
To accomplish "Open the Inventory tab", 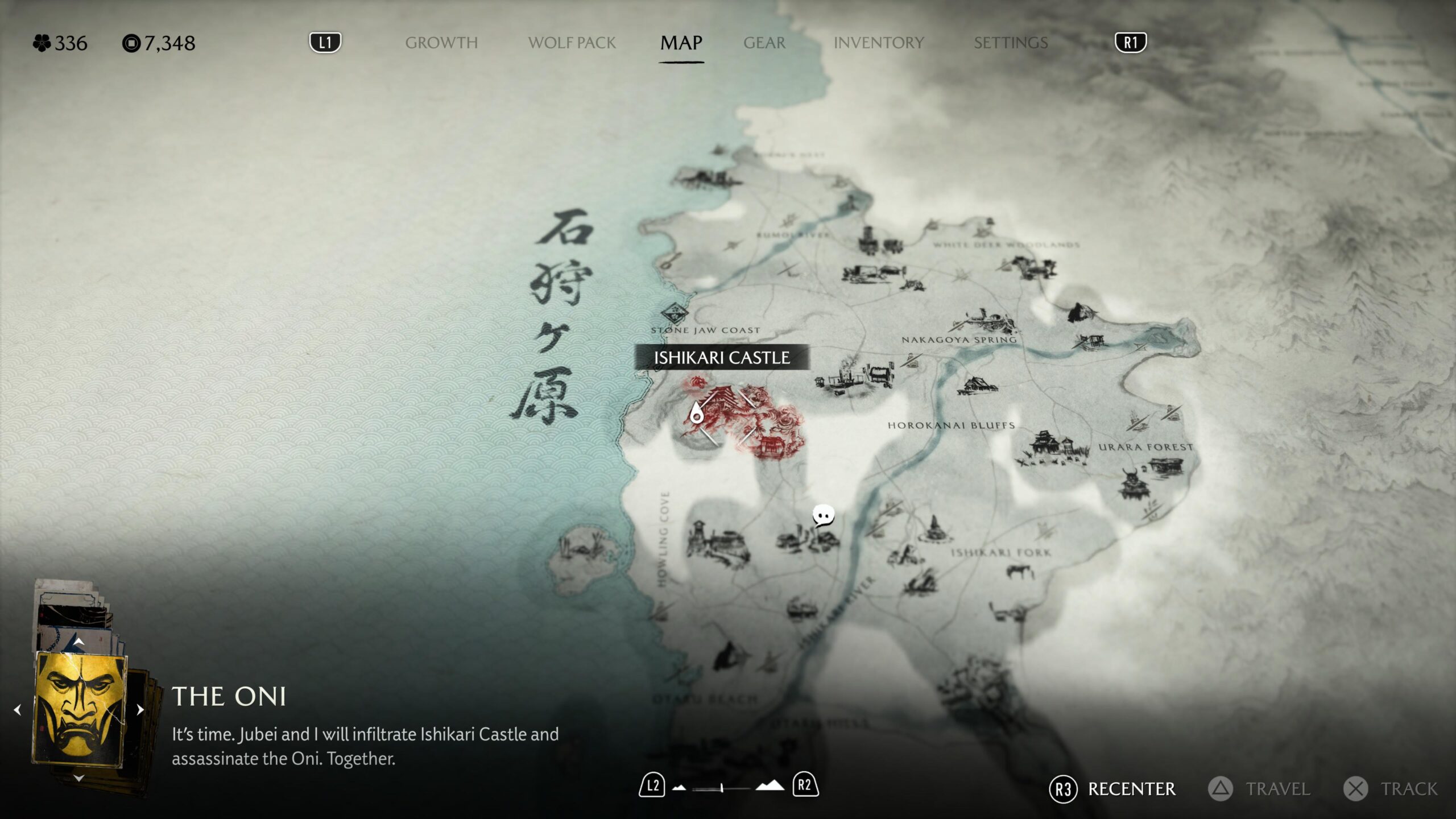I will [878, 43].
